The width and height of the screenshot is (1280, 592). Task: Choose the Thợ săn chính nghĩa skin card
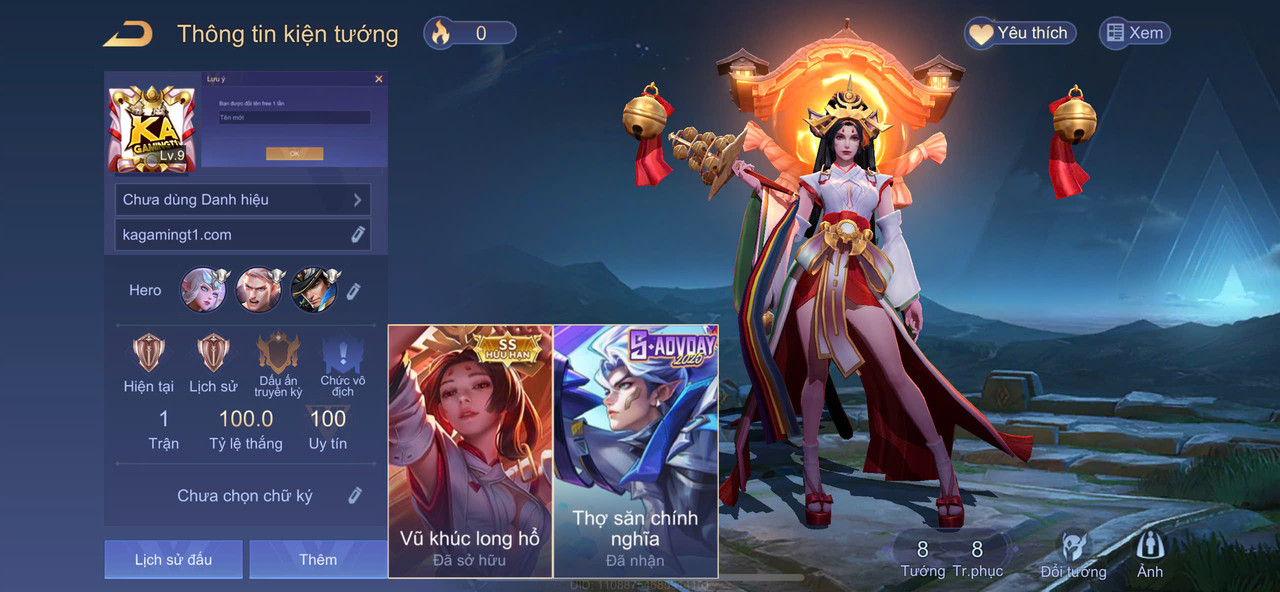(636, 450)
